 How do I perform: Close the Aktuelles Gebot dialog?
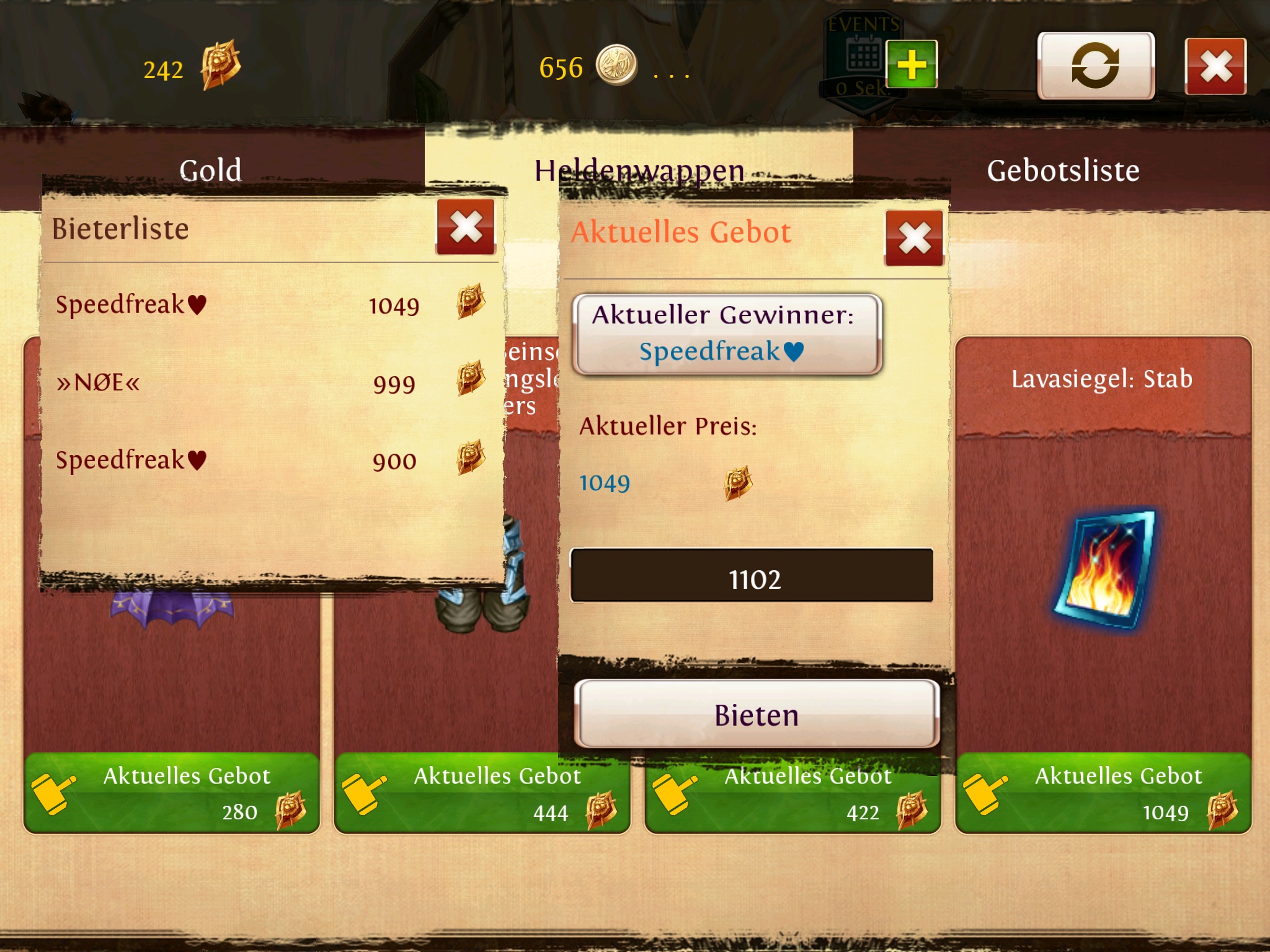(x=914, y=239)
